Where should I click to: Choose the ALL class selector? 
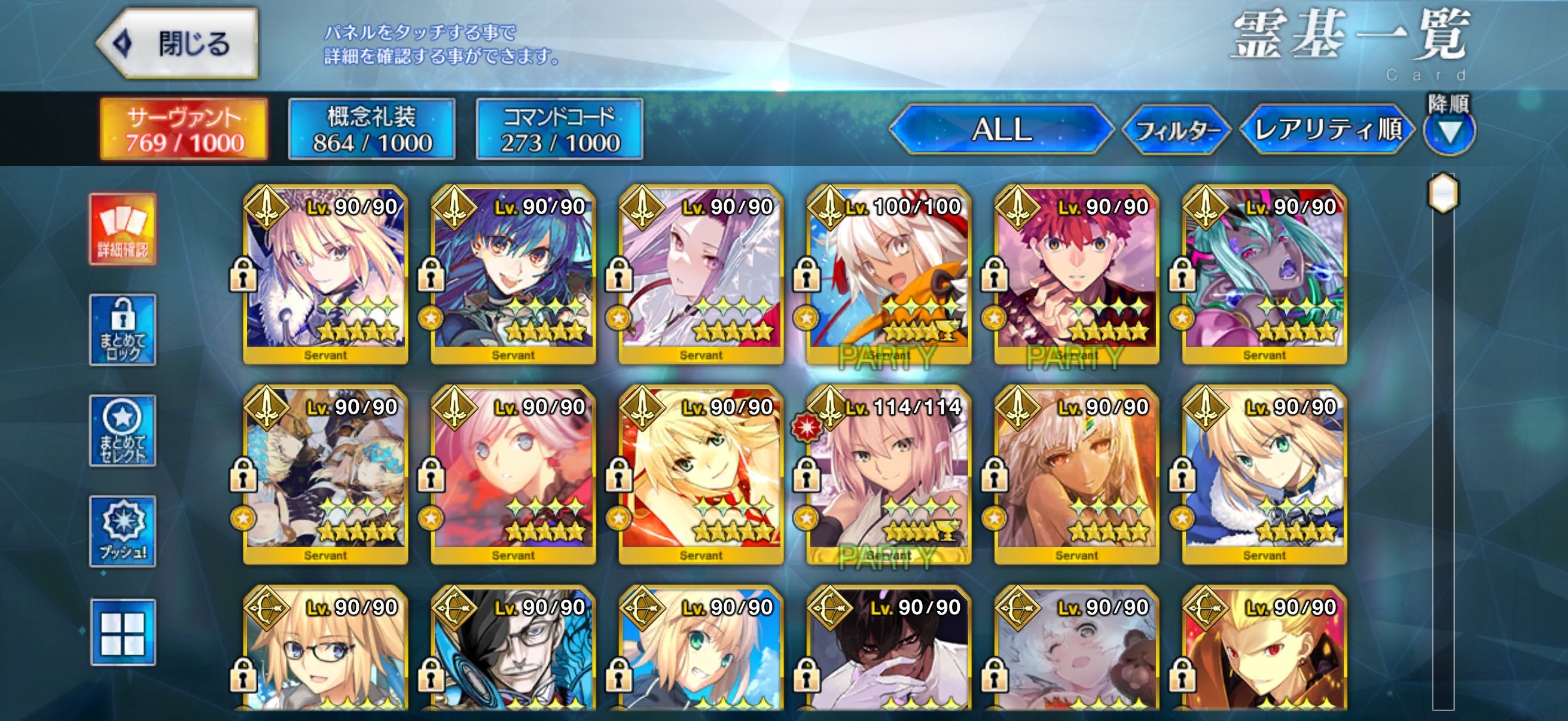[1001, 129]
